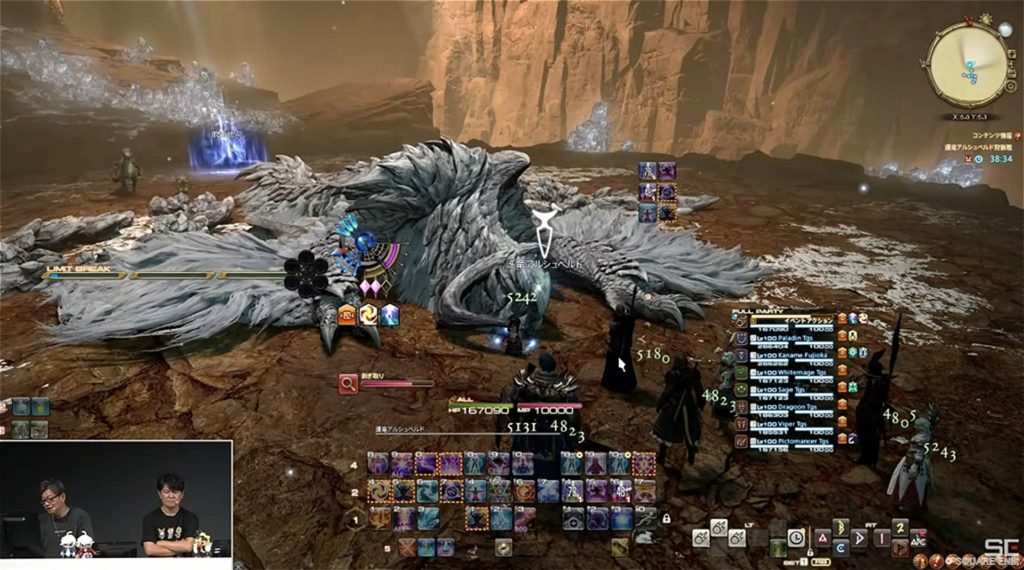Click the magnifying glass by the cast bar
Image resolution: width=1024 pixels, height=570 pixels.
coord(348,382)
